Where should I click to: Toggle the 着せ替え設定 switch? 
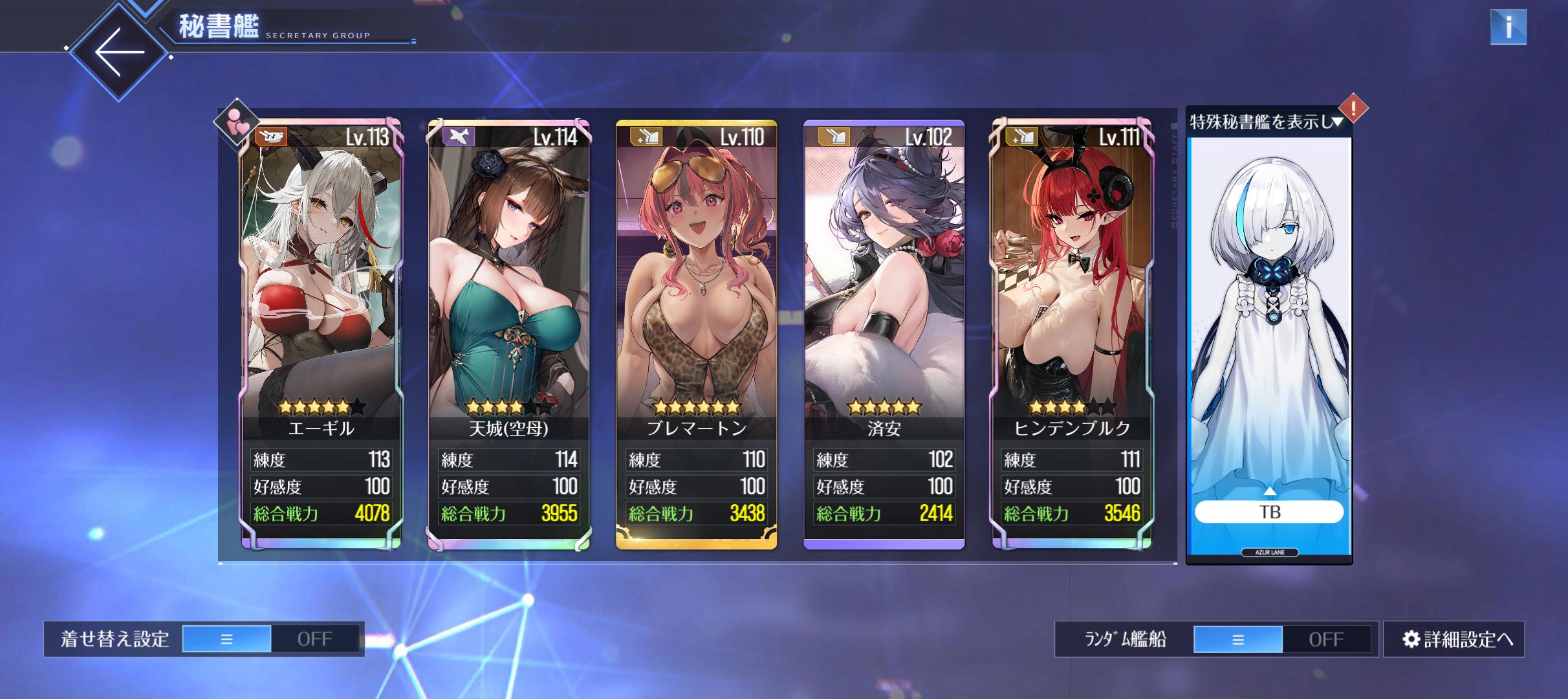271,639
